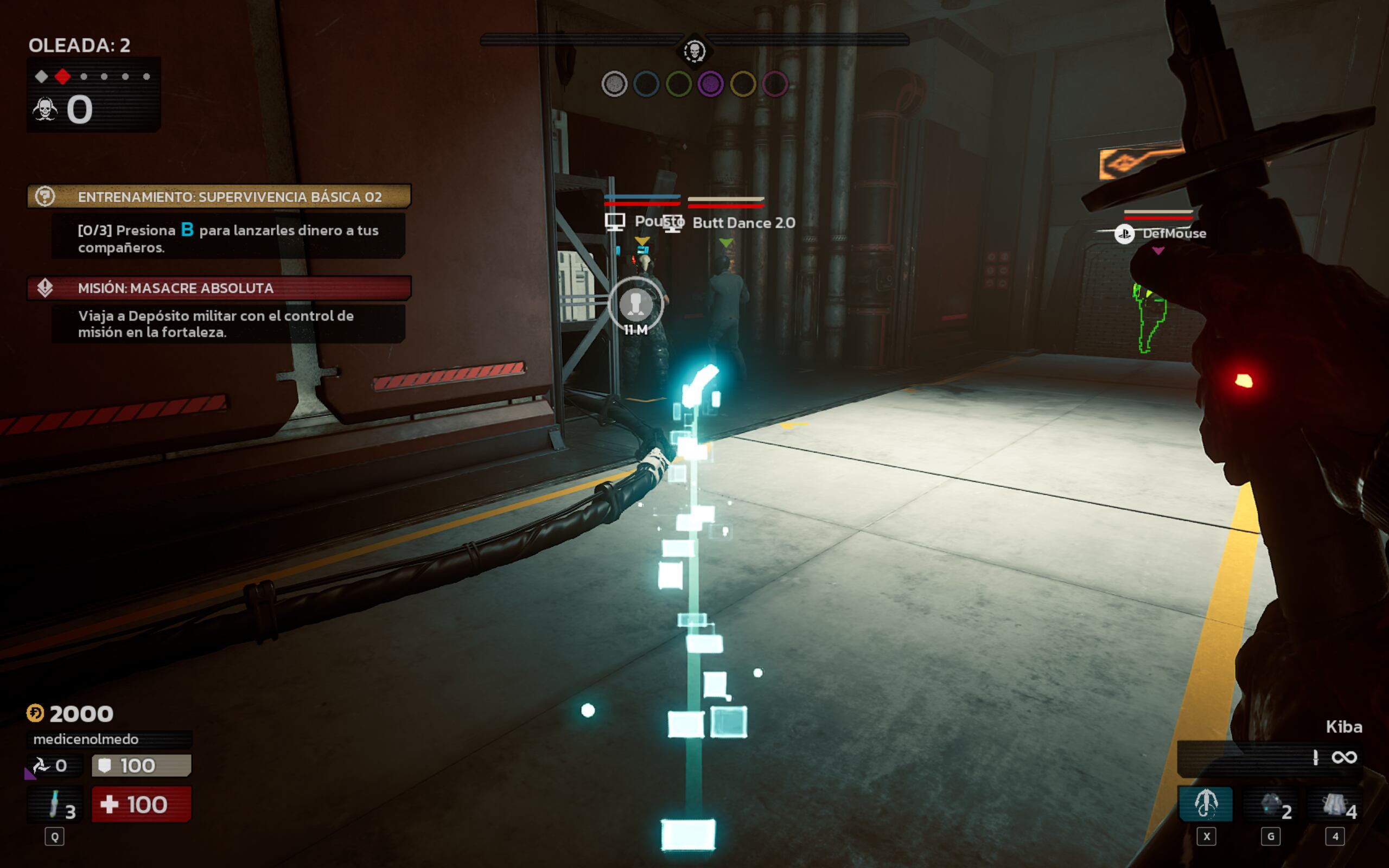Click the boss skull emblem
This screenshot has width=1389, height=868.
pos(694,52)
